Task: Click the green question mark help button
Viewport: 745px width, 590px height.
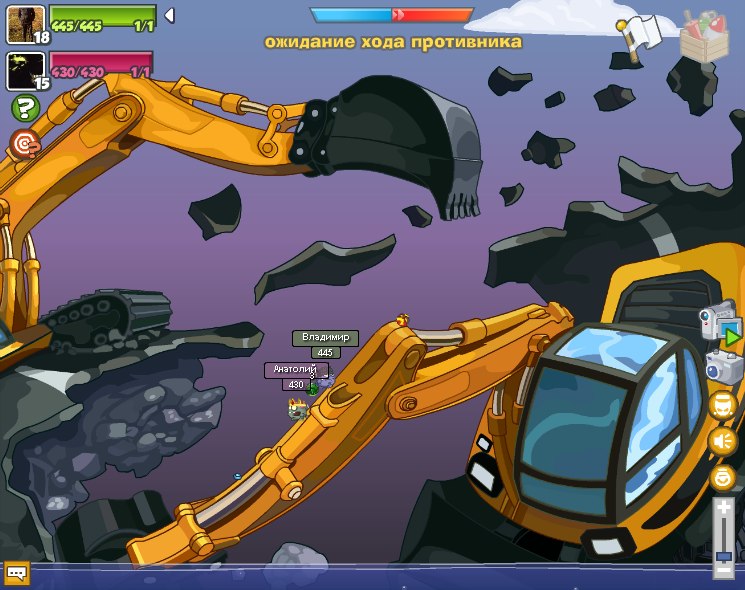Action: [24, 107]
